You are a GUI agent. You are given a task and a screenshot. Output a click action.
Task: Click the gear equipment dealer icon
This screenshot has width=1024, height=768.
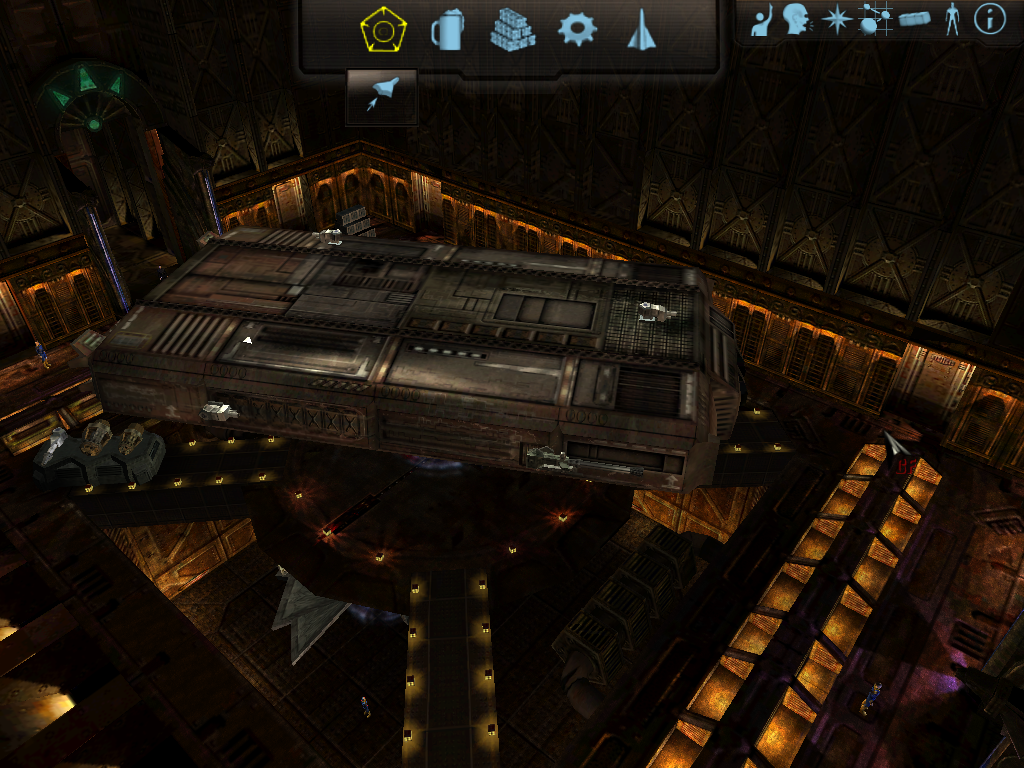(x=577, y=30)
